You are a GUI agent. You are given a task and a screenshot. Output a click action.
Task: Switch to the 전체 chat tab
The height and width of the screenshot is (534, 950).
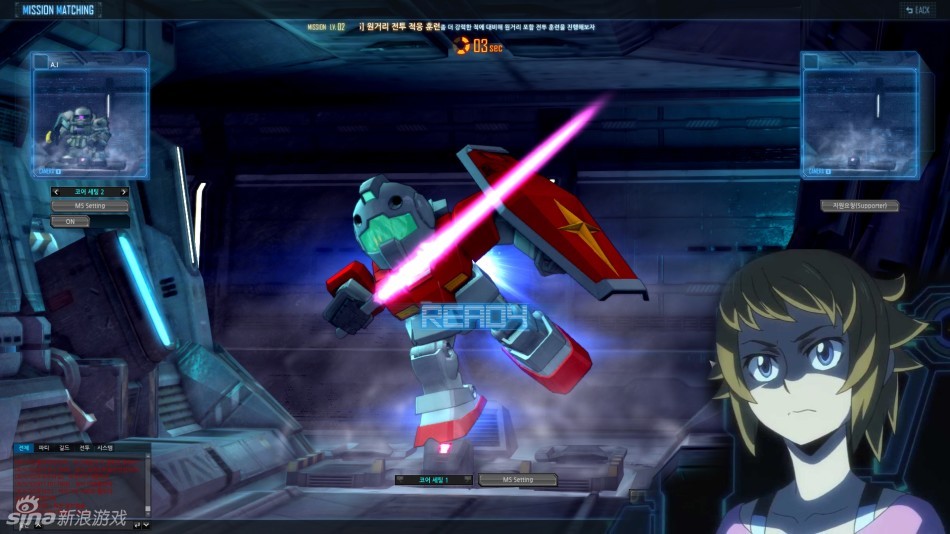coord(23,448)
